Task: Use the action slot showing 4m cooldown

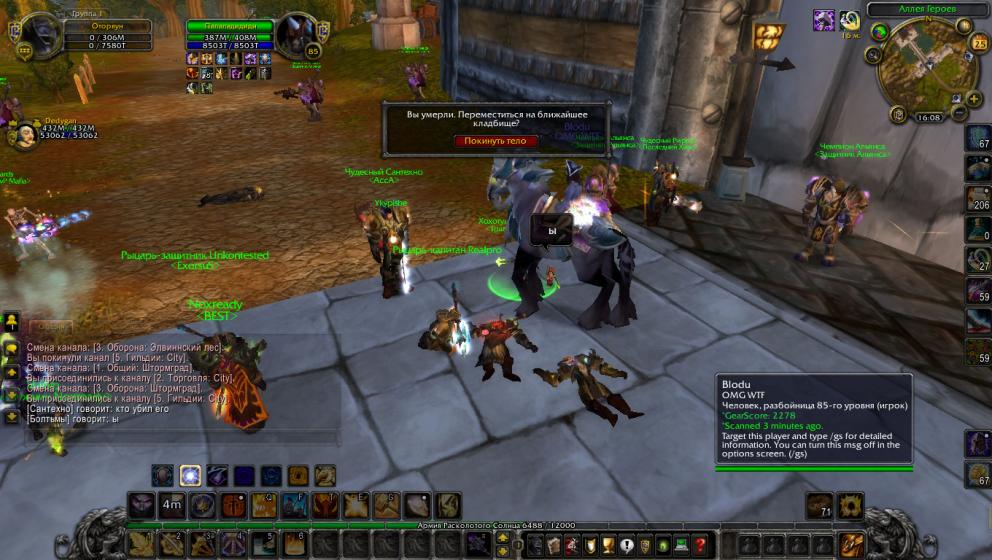Action: [x=172, y=506]
